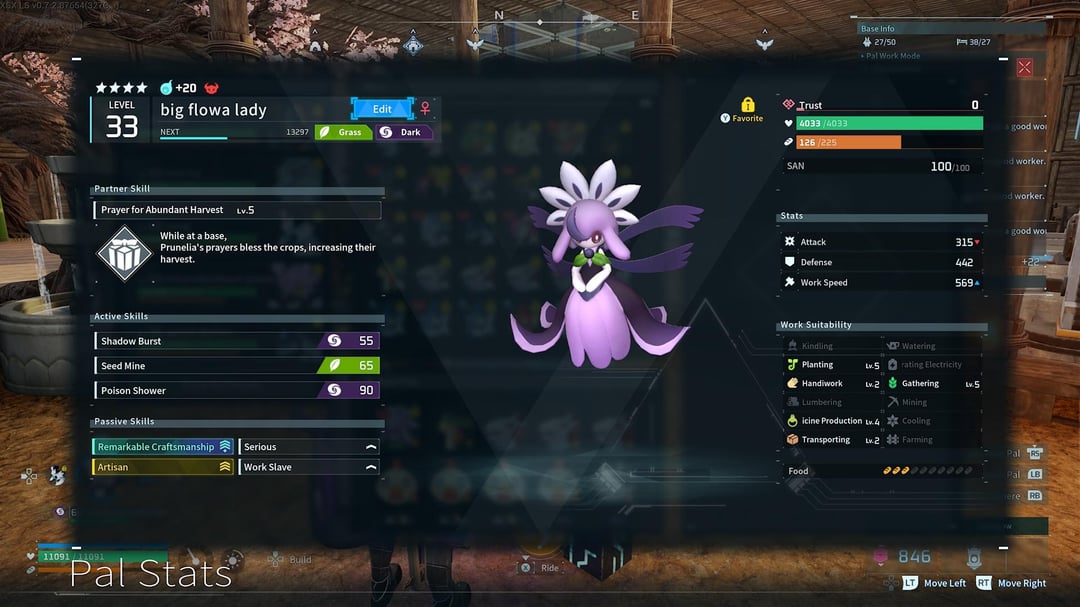Select the Remarkable Craftsmanship passive skill

point(163,447)
